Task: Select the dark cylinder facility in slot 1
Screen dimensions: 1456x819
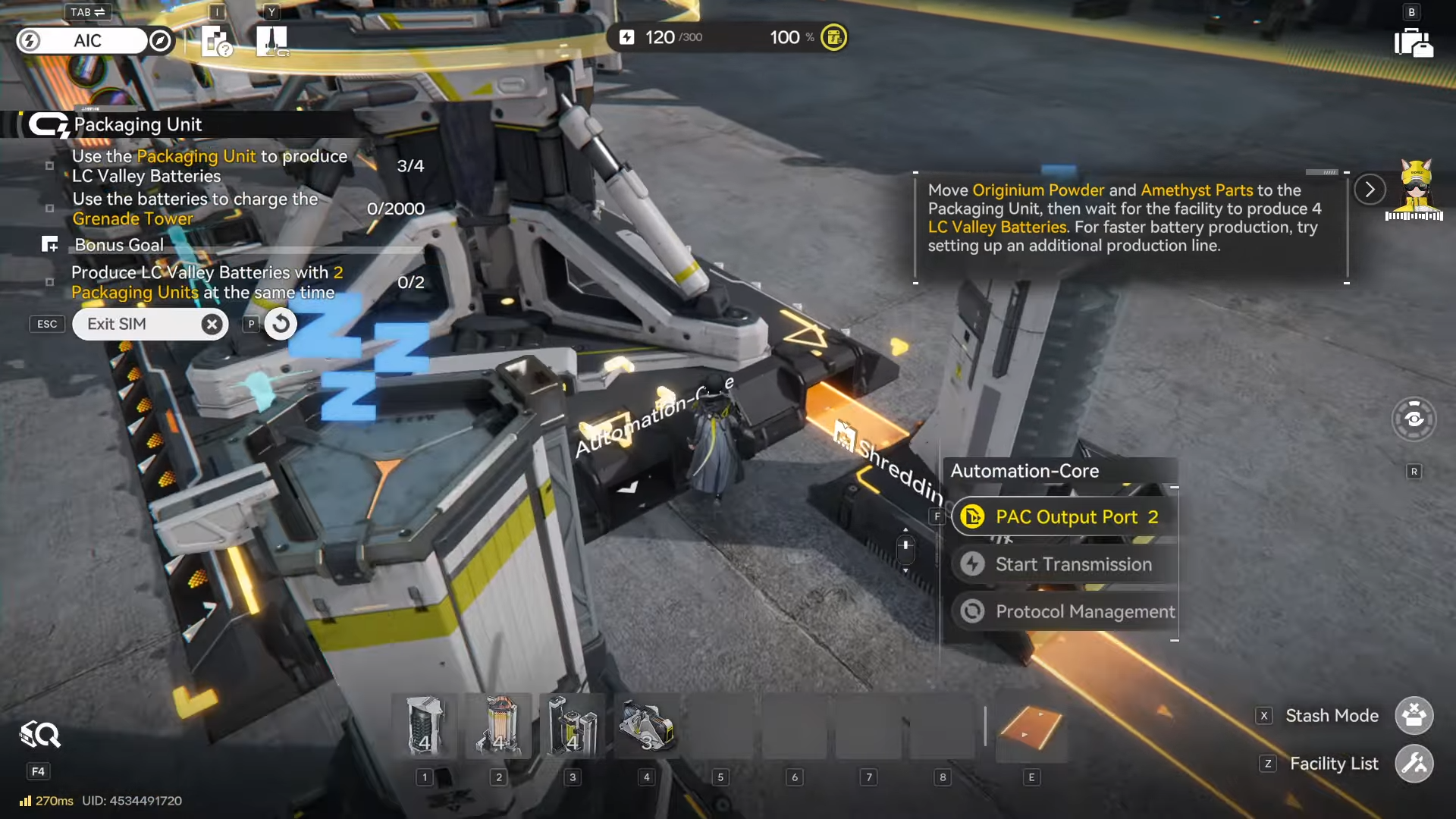Action: (x=425, y=726)
